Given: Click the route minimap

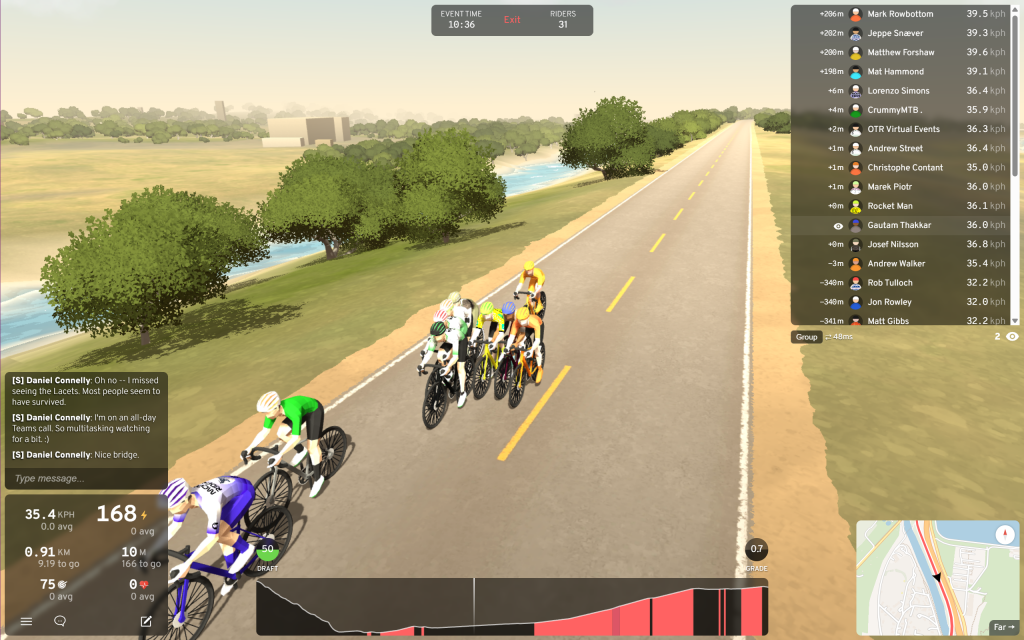Looking at the screenshot, I should click(x=930, y=580).
